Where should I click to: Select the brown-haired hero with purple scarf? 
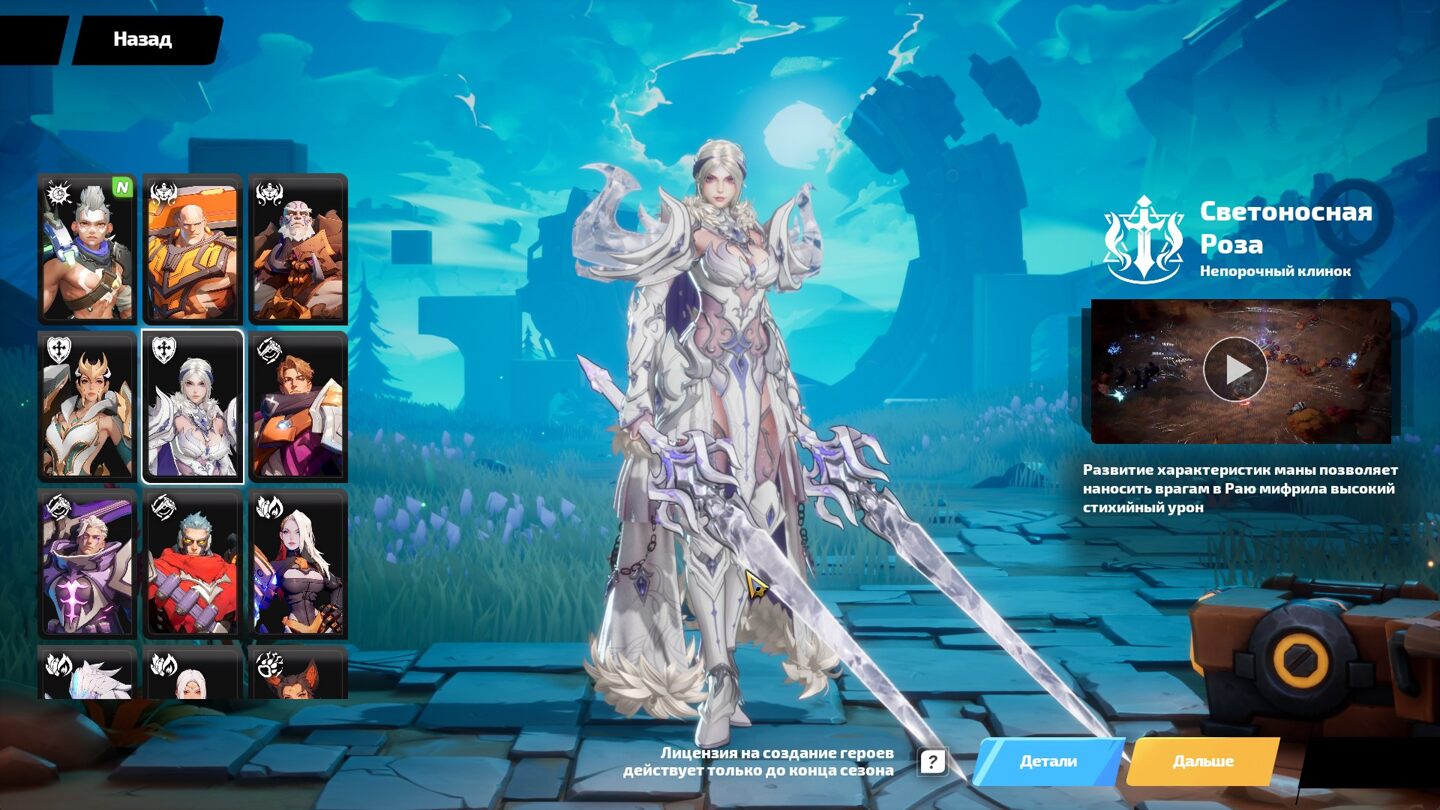click(298, 406)
